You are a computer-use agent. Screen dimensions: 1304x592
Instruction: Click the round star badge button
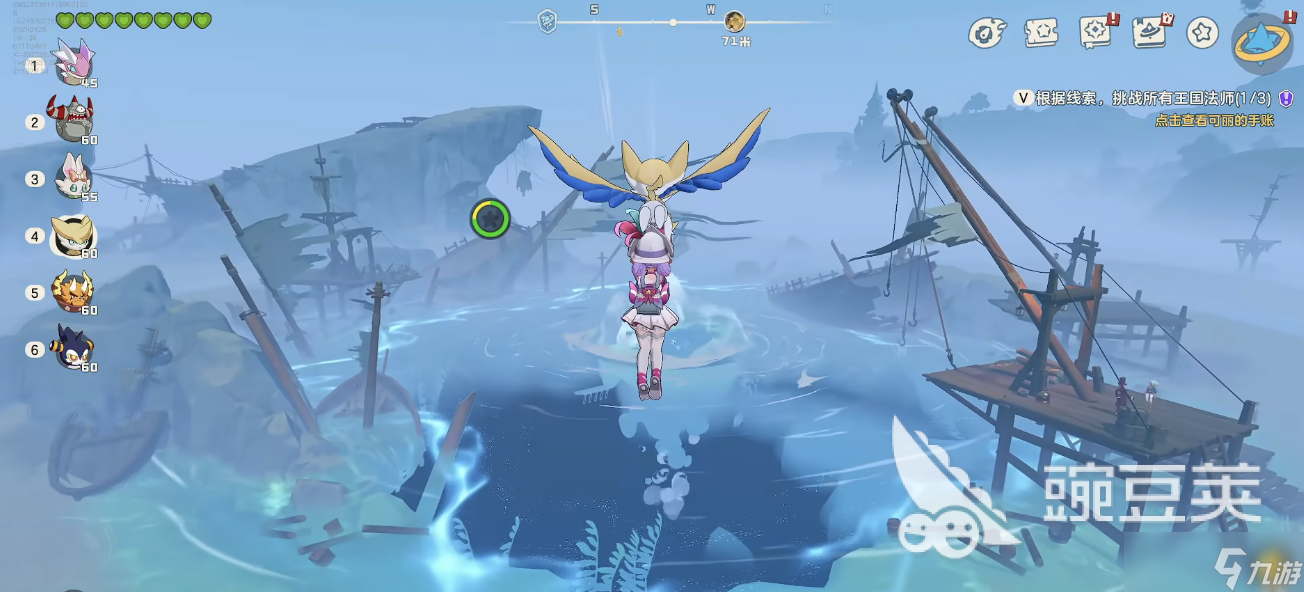(1202, 33)
